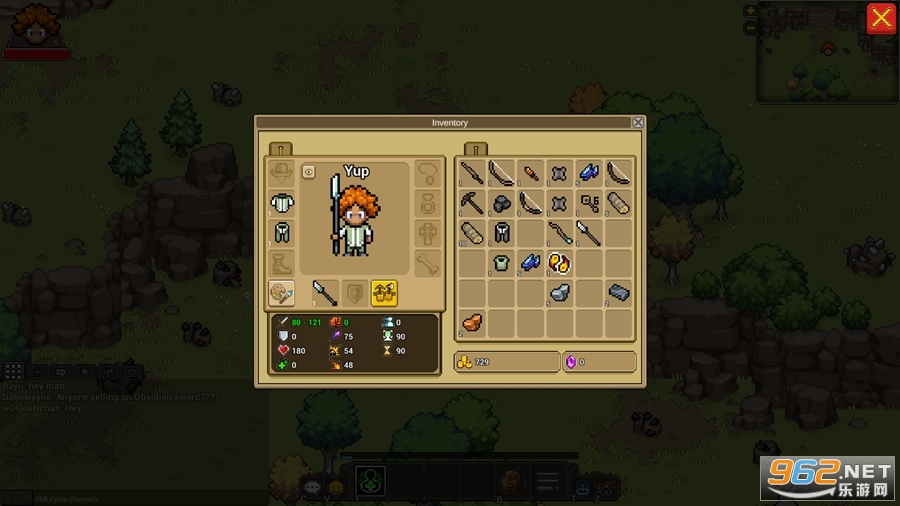
Task: Toggle the eye icon beside Yup
Action: point(309,172)
